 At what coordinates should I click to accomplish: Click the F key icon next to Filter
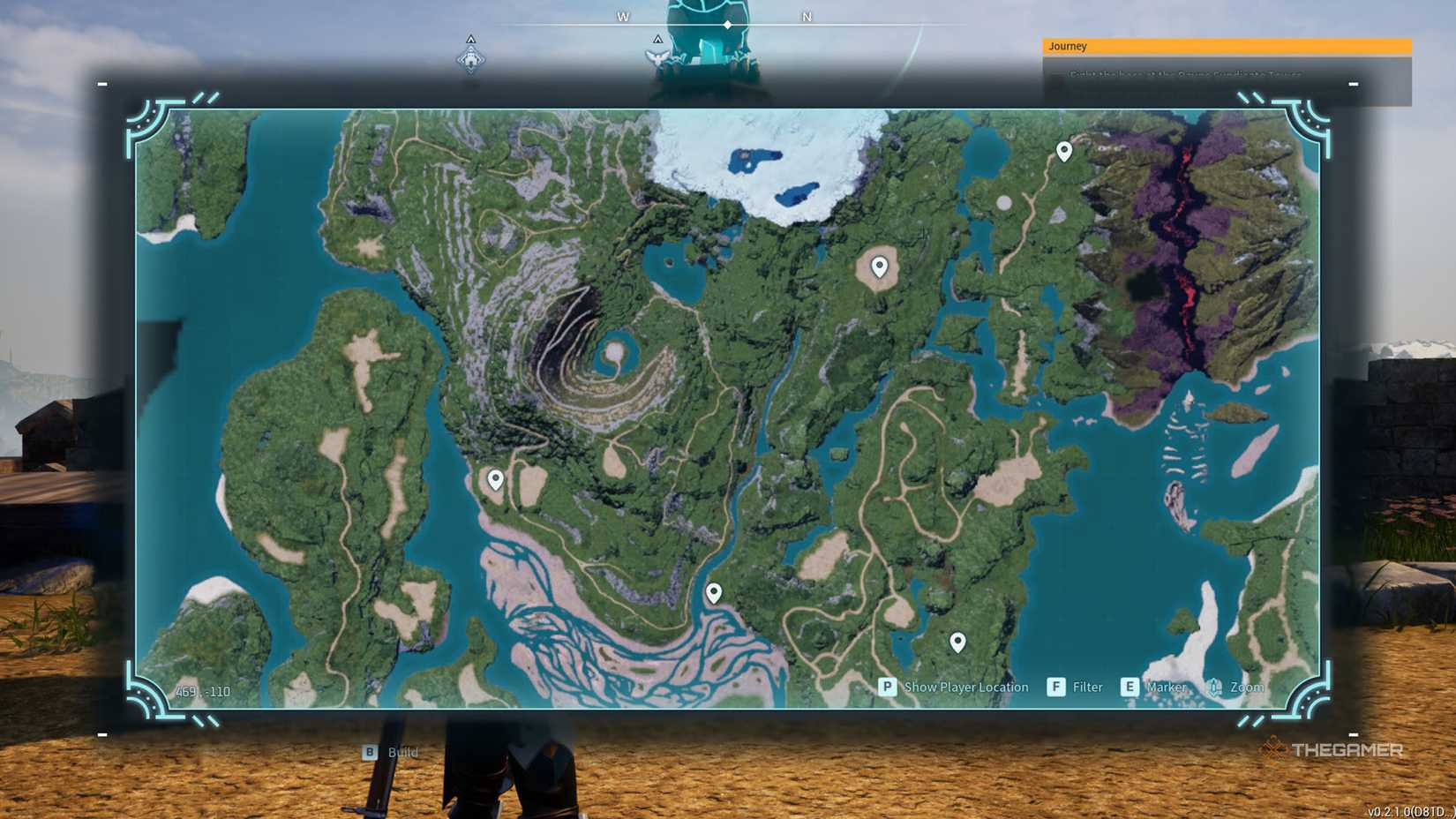click(x=1055, y=687)
